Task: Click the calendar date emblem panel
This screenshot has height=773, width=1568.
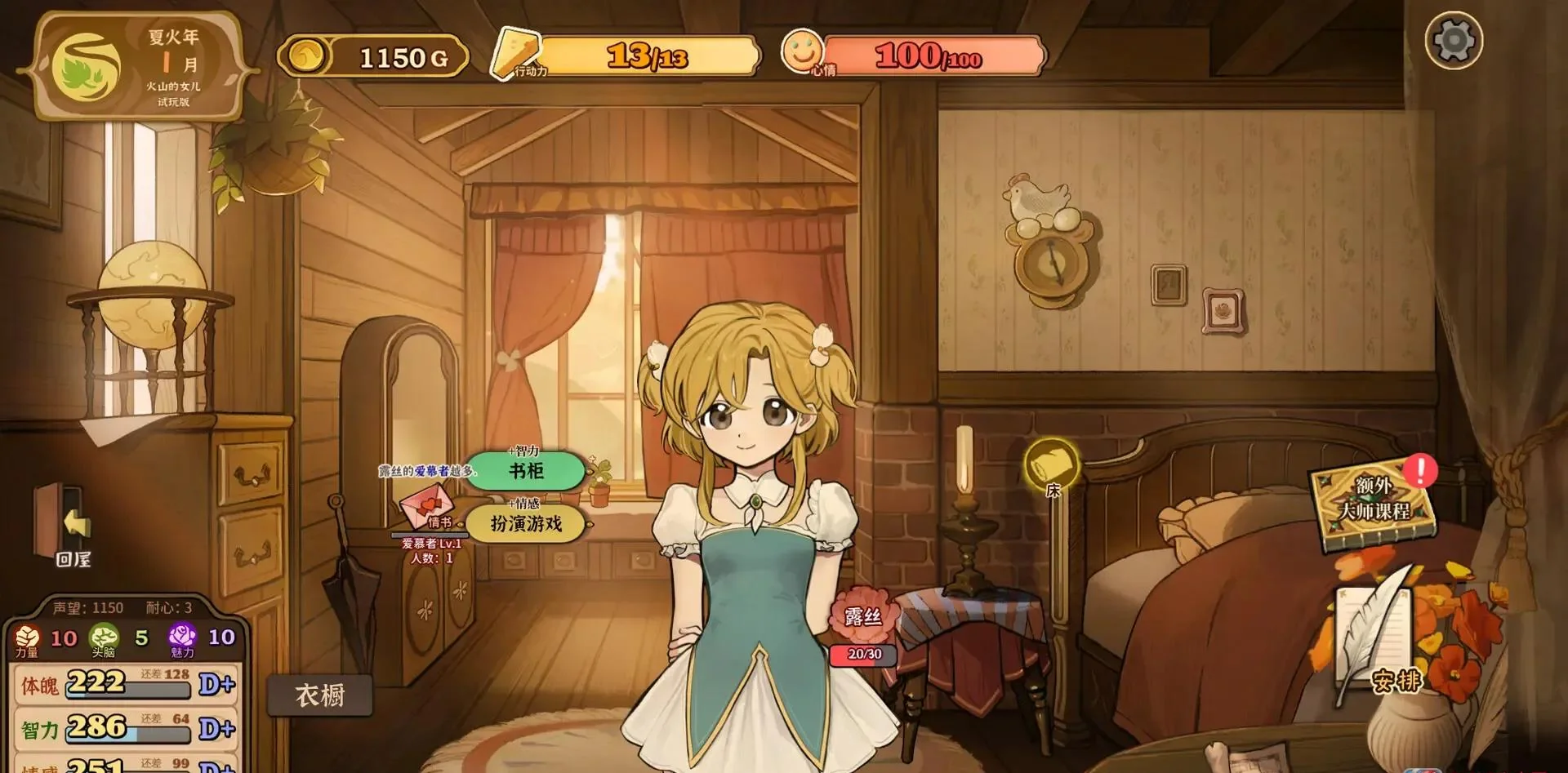Action: pos(139,67)
